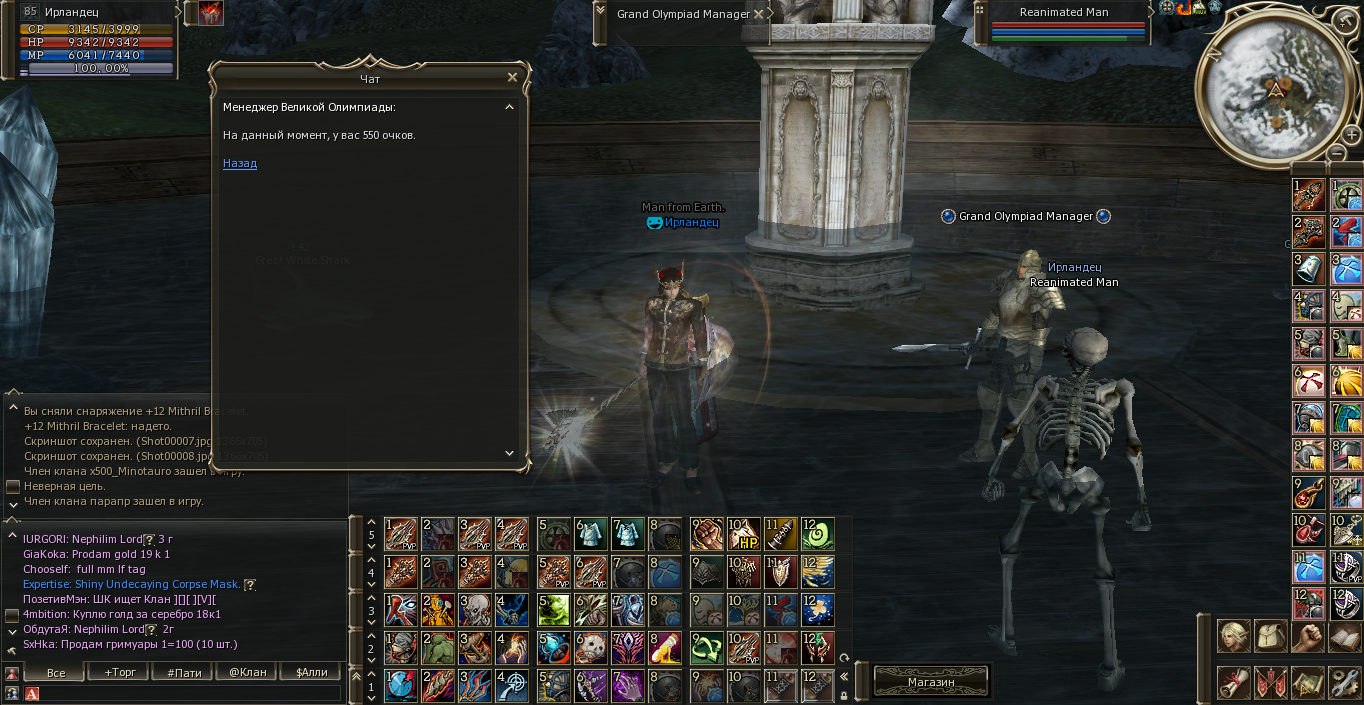Screen dimensions: 1364x705
Task: Use the HP potion hotbar slot
Action: (743, 534)
